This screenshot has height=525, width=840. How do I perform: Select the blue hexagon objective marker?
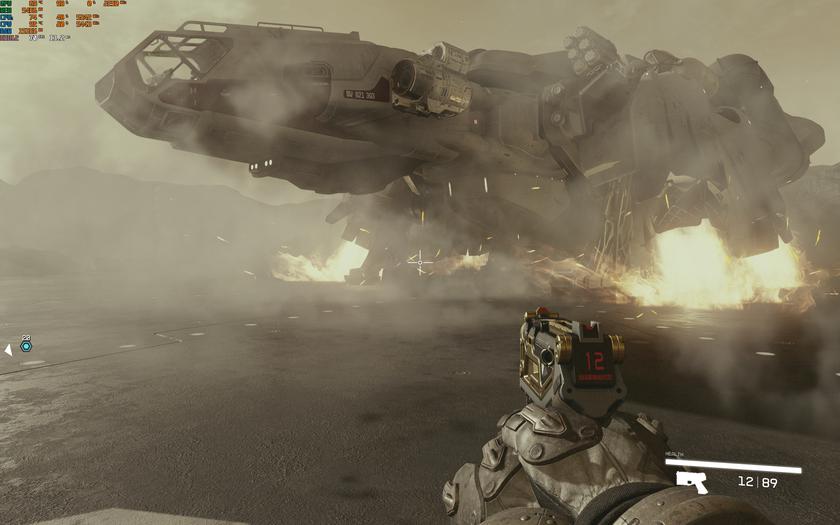[26, 346]
